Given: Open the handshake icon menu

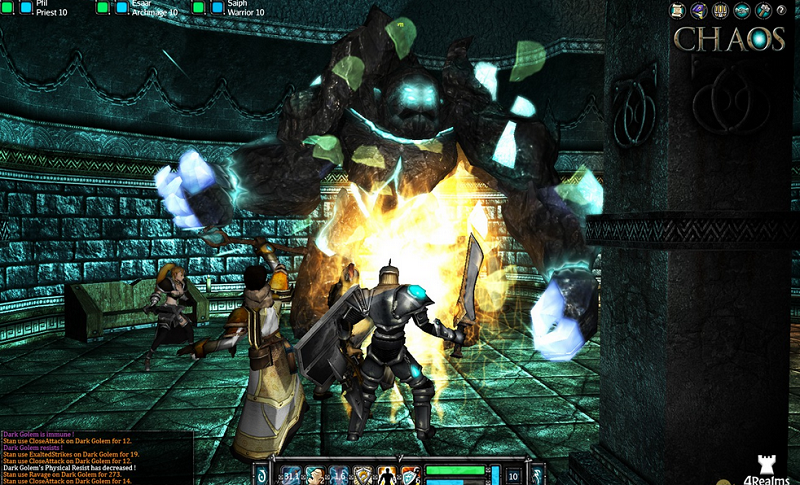Looking at the screenshot, I should point(741,10).
